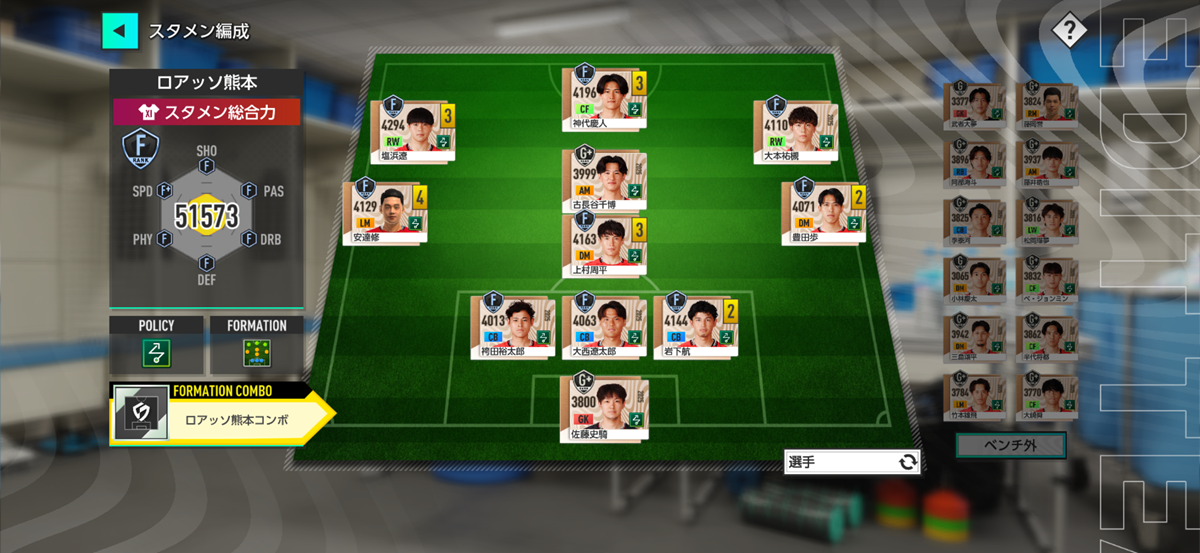Select center back 大西遼太郎 card
This screenshot has height=553, width=1200.
click(603, 325)
